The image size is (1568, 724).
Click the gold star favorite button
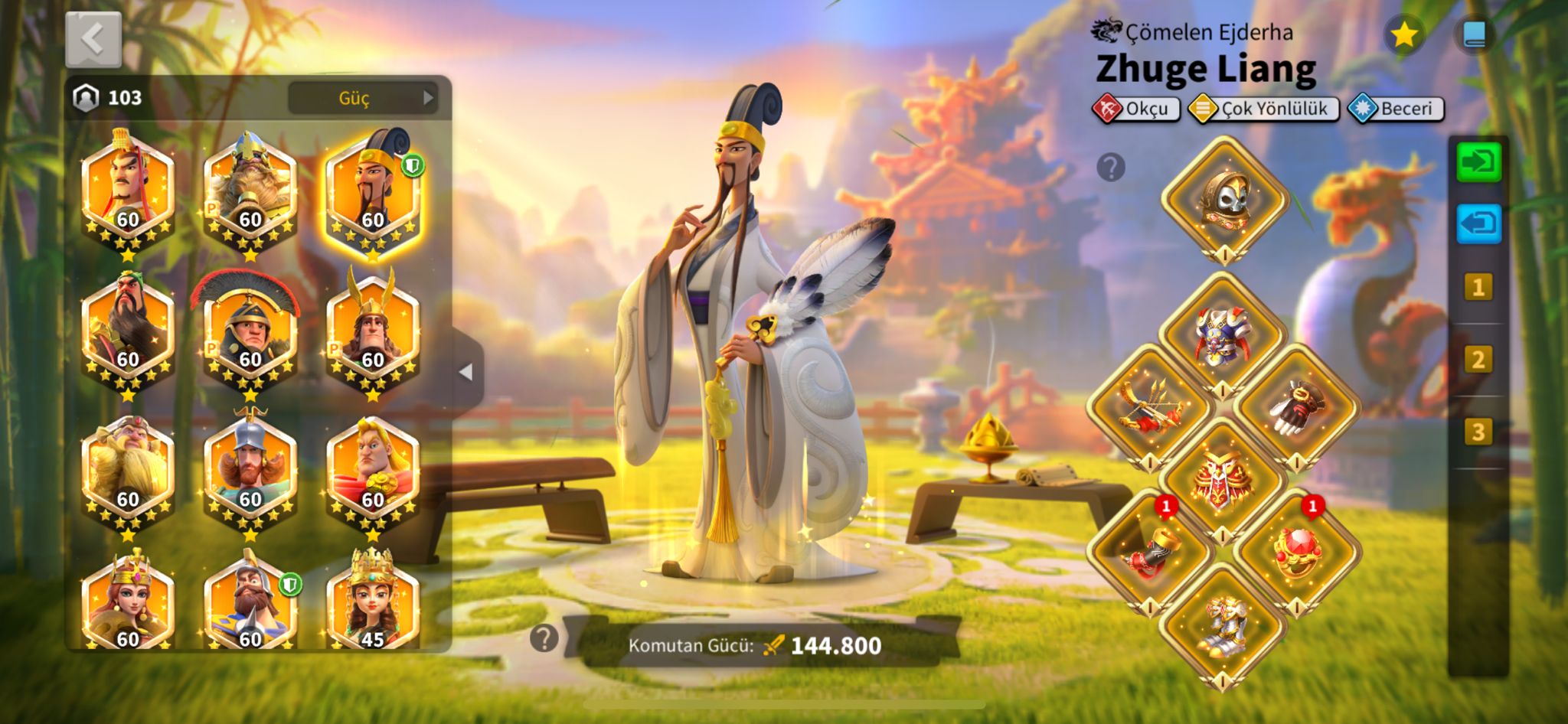pyautogui.click(x=1404, y=35)
